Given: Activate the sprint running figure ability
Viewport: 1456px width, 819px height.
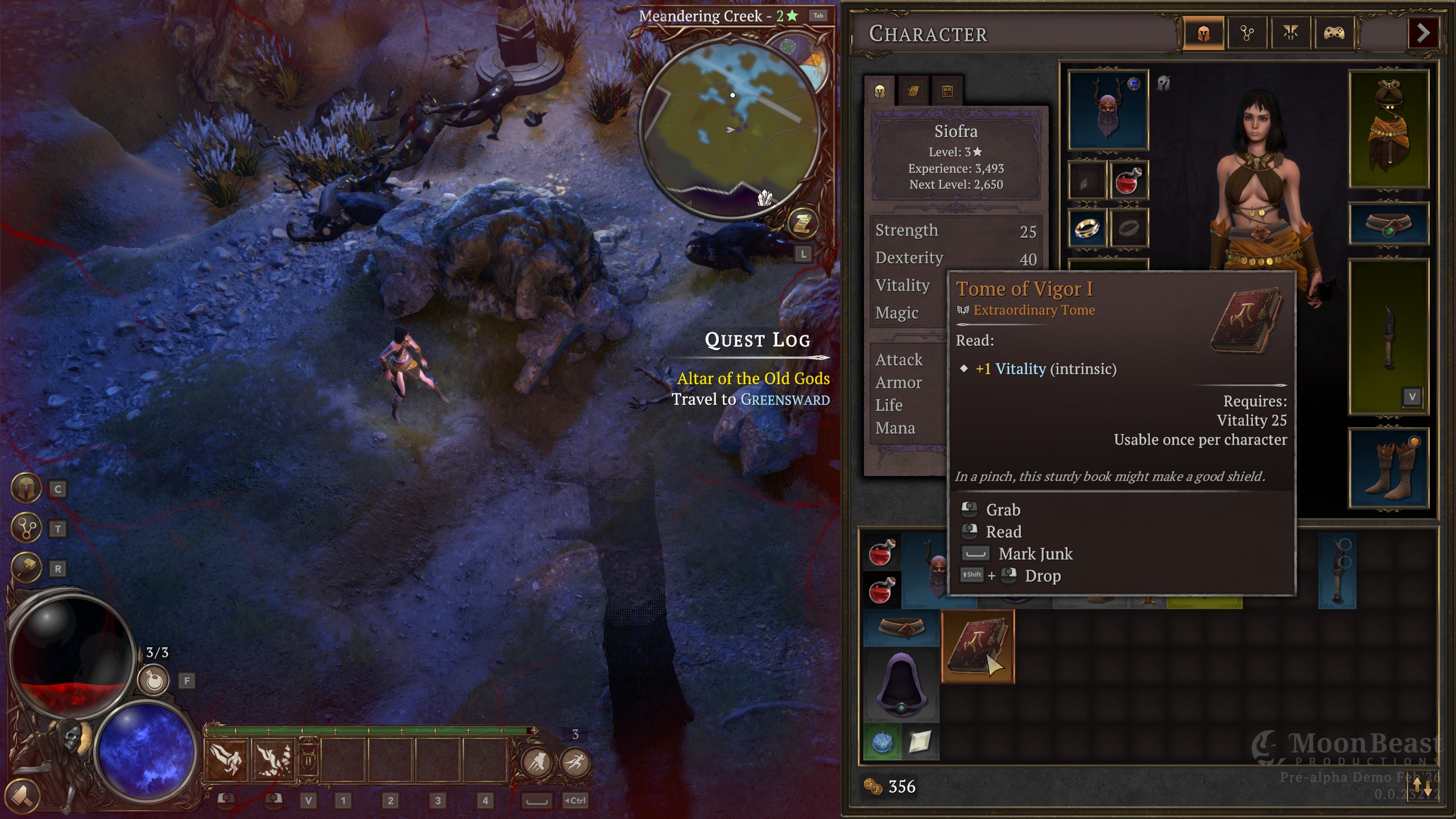Looking at the screenshot, I should 575,762.
